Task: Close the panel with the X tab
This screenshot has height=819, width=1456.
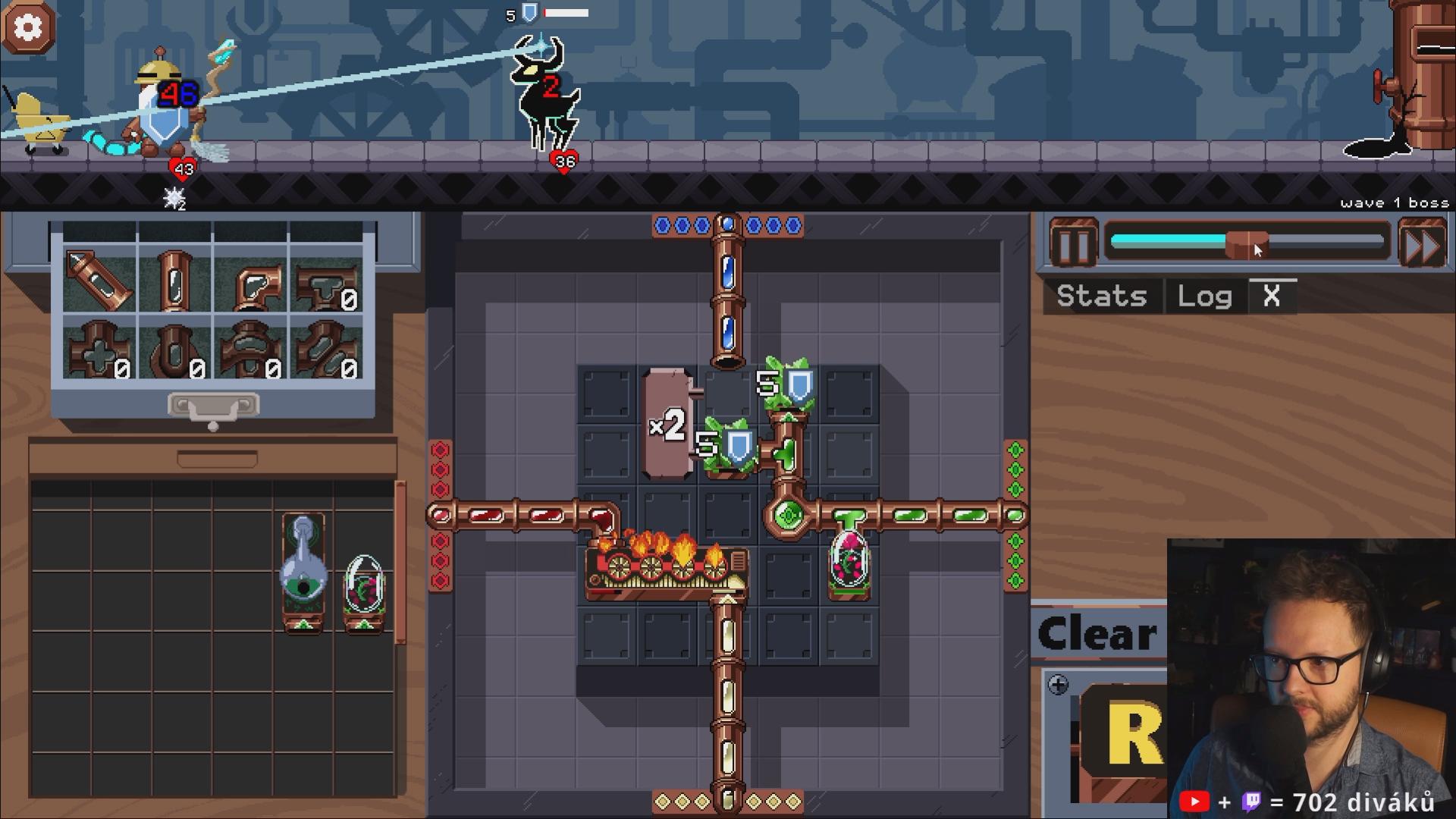Action: pos(1272,296)
